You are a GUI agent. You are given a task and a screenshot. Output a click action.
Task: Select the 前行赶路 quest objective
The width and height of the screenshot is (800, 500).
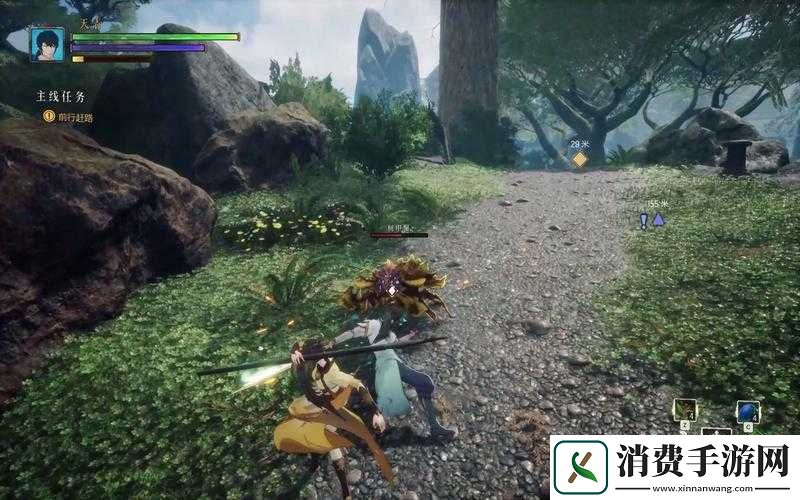pos(74,117)
